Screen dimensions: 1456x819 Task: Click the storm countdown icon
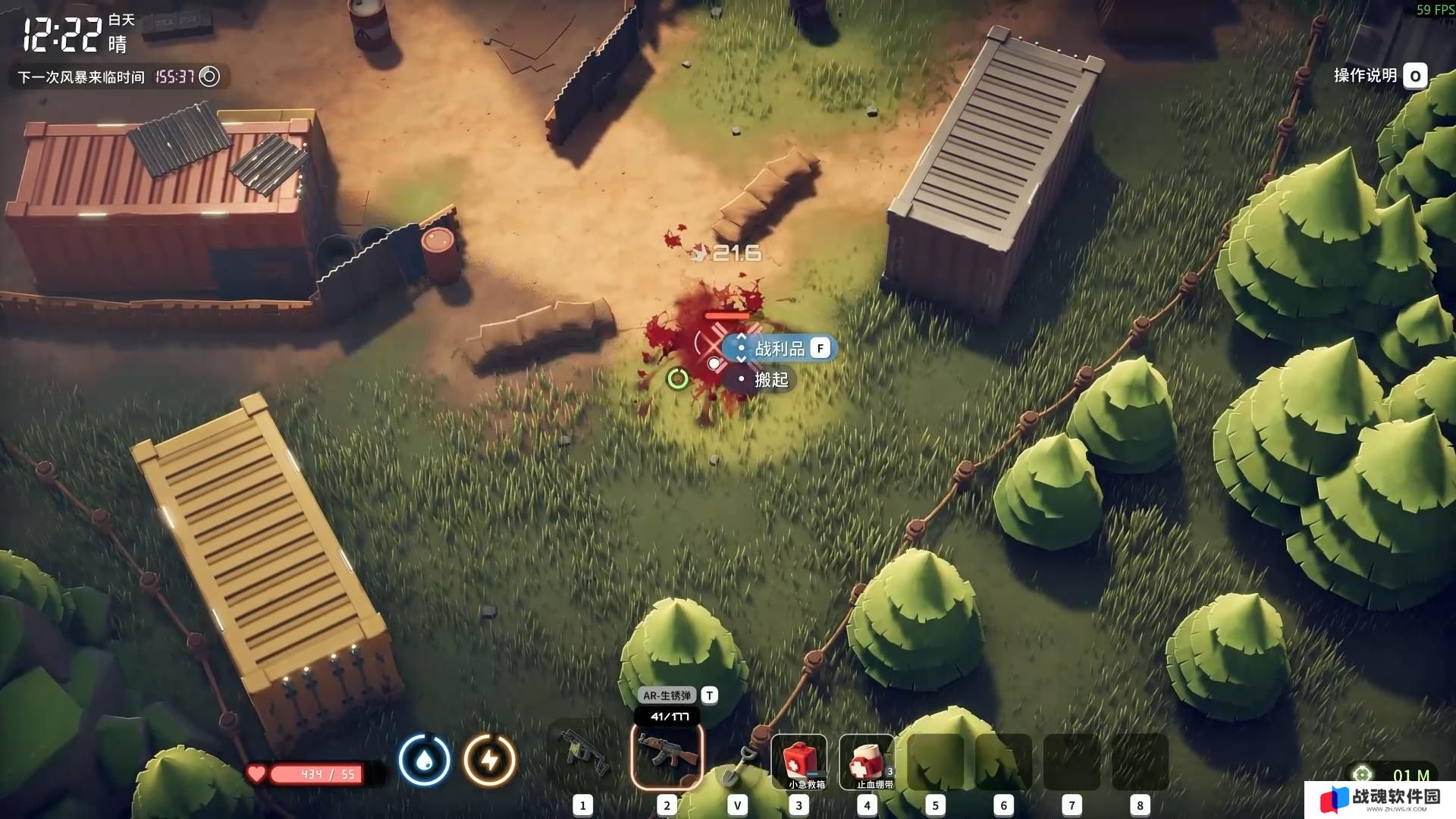(x=209, y=77)
